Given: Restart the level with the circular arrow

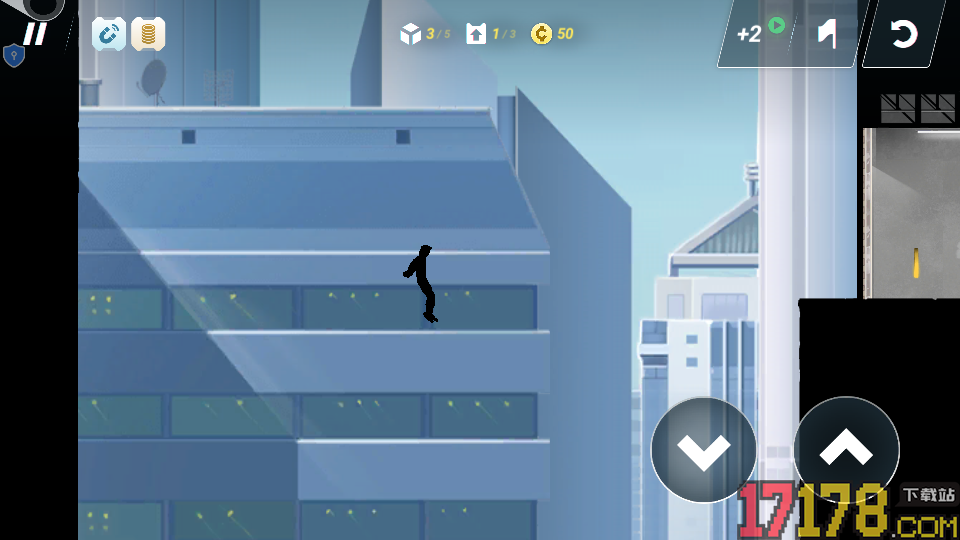Looking at the screenshot, I should tap(903, 35).
